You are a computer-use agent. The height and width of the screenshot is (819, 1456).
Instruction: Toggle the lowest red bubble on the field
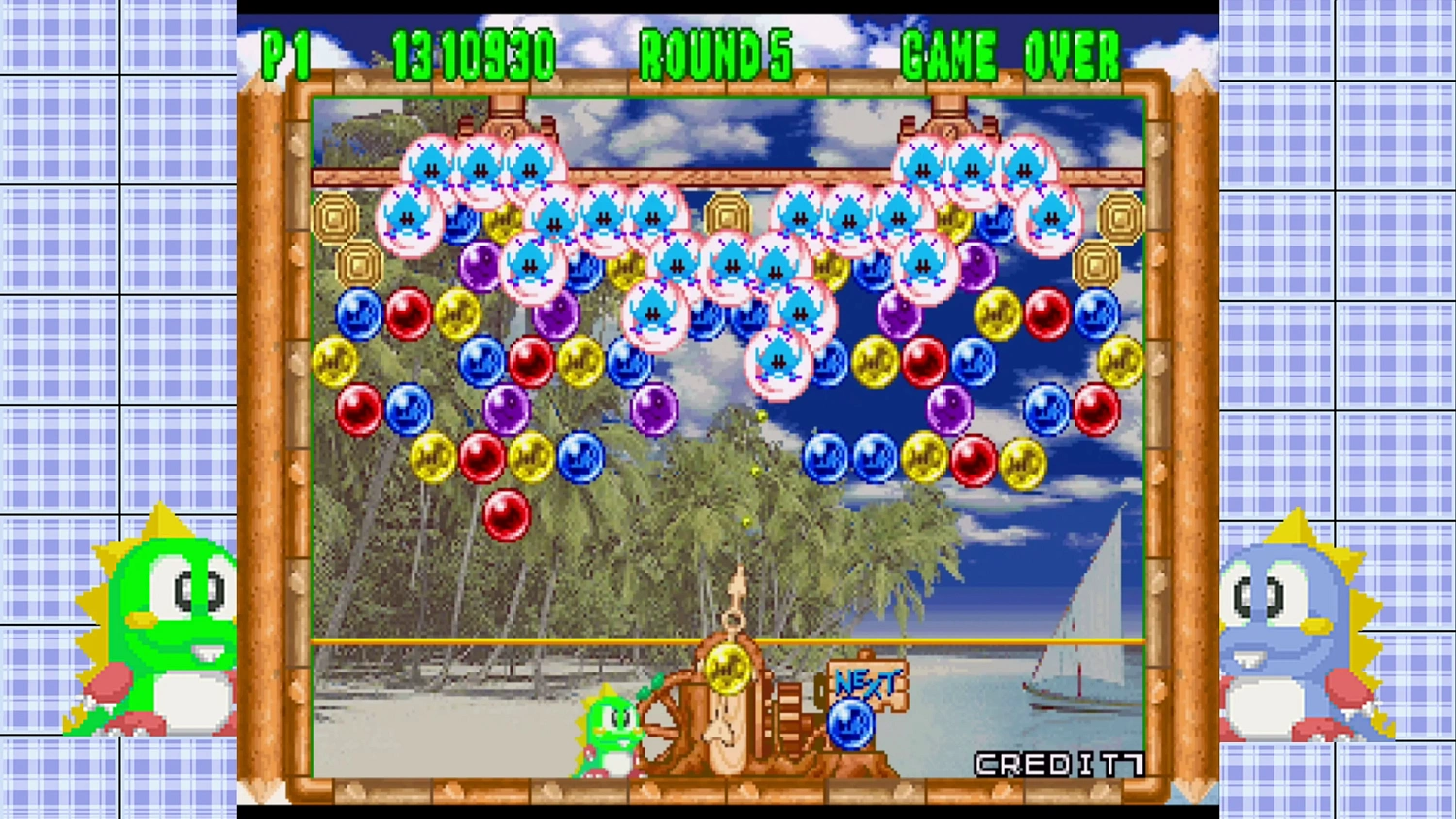(x=506, y=517)
